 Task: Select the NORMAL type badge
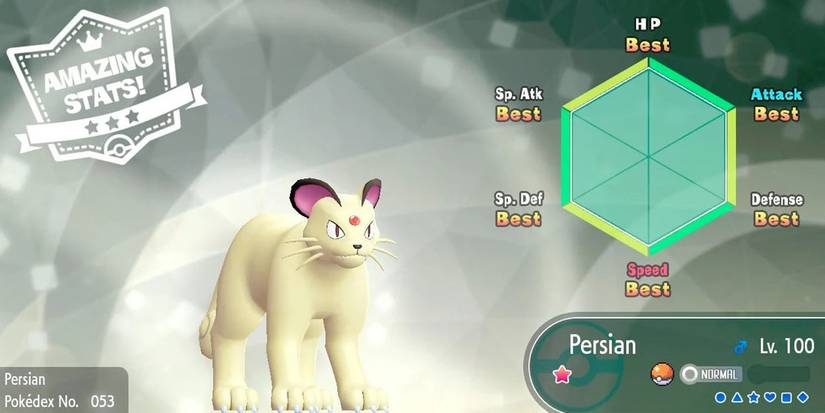pyautogui.click(x=711, y=374)
